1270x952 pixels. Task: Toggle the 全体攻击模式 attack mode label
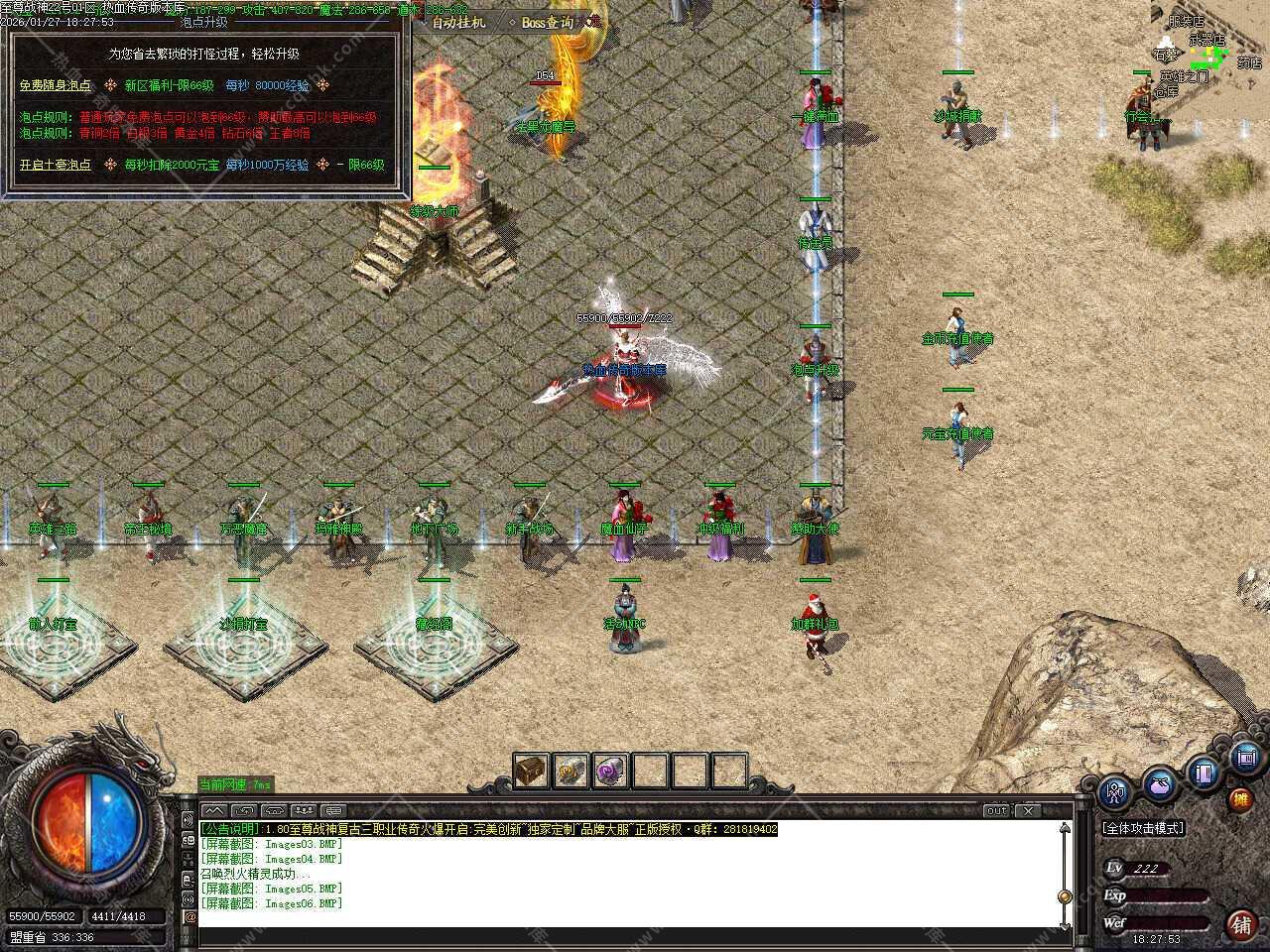point(1143,828)
